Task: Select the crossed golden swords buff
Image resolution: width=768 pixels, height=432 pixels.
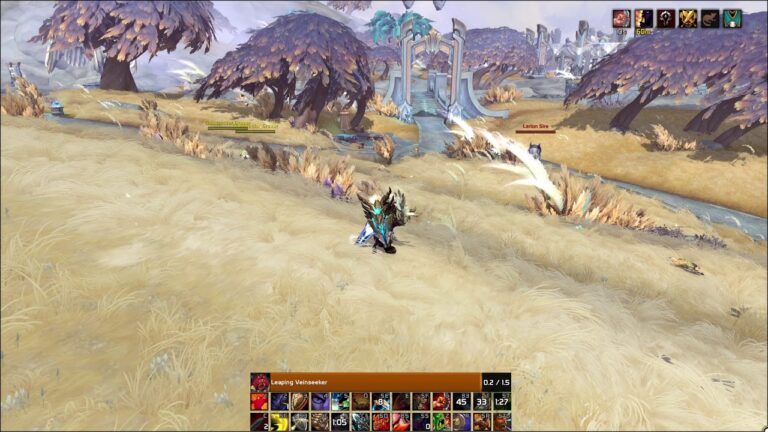Action: pyautogui.click(x=688, y=18)
